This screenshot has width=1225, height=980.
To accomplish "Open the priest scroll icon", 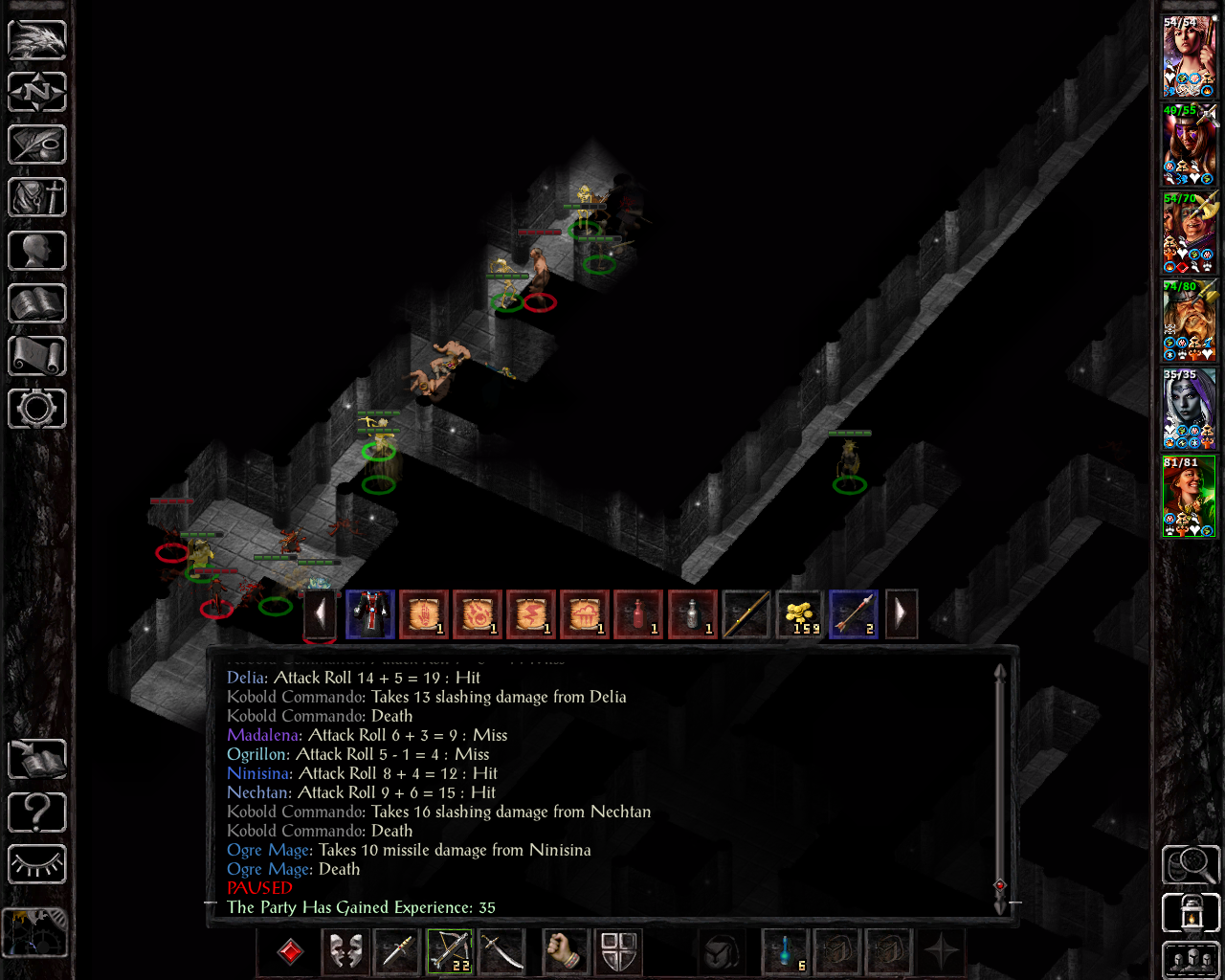I will (x=37, y=356).
